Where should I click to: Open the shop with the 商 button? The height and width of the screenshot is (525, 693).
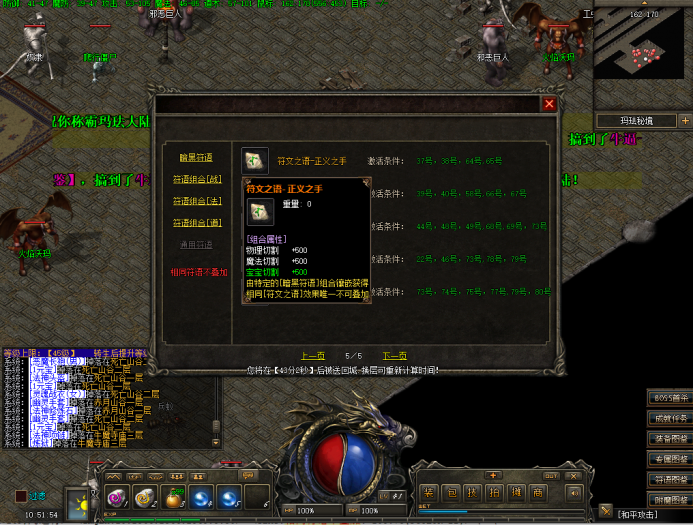coord(538,492)
